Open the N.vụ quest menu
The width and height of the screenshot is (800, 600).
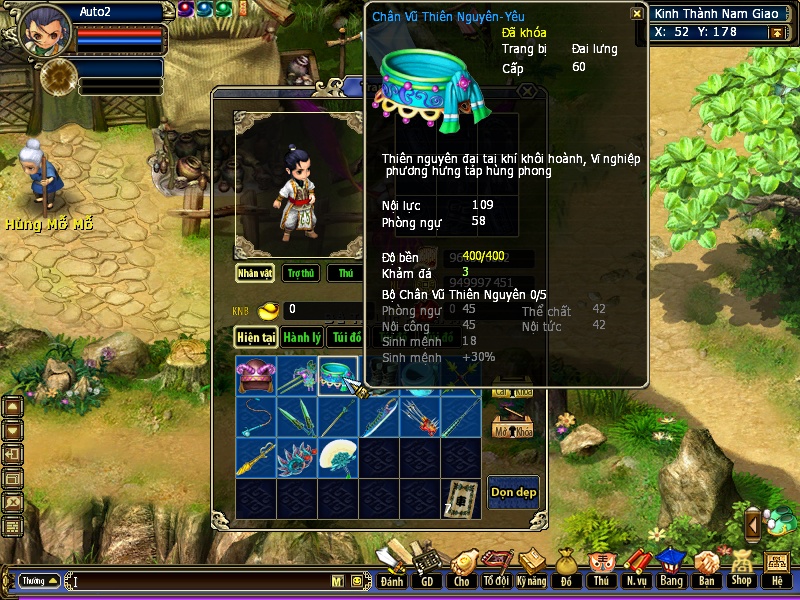click(x=635, y=570)
